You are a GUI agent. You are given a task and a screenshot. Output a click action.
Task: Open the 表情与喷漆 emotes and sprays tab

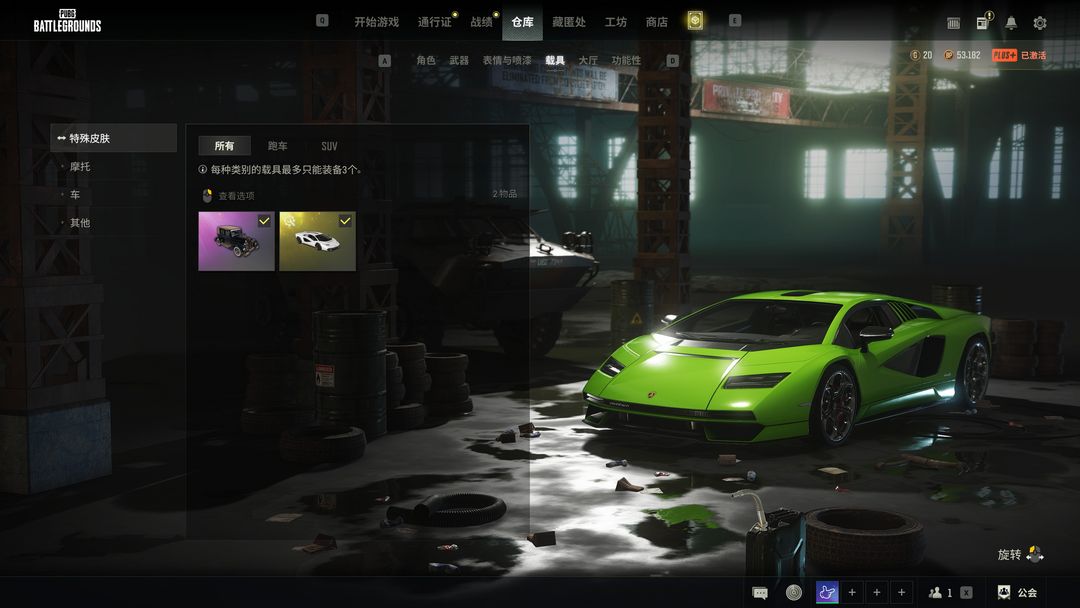click(507, 61)
